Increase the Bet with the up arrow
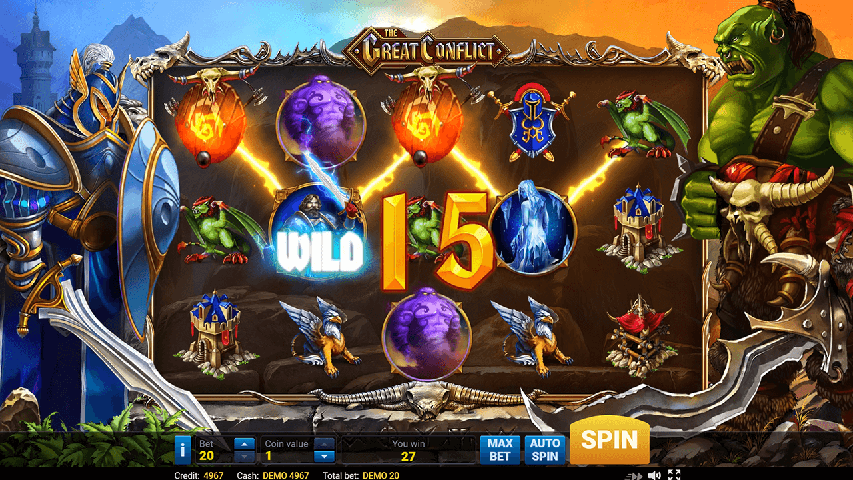 (244, 442)
